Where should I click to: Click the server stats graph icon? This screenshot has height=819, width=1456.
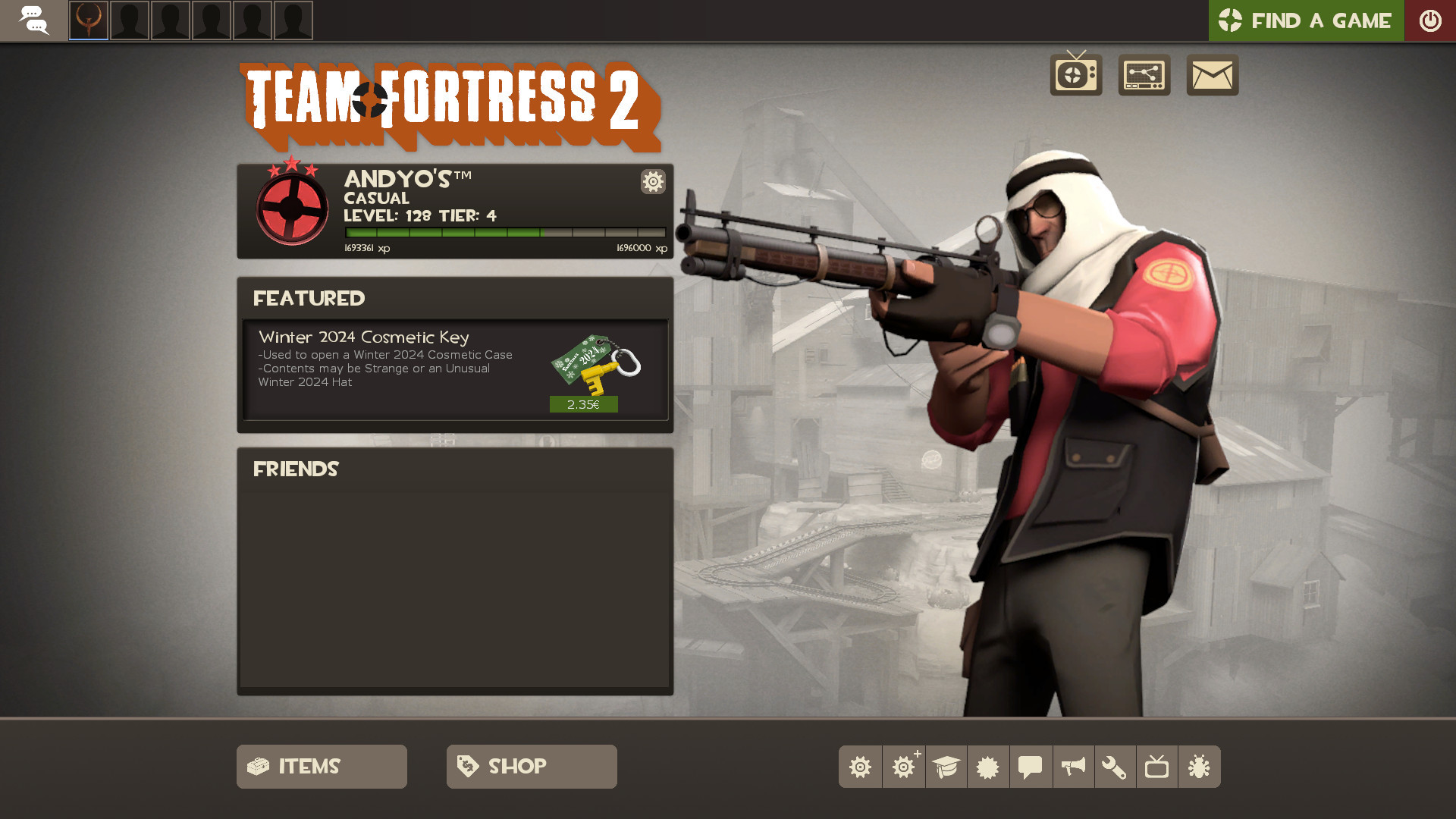[1144, 75]
